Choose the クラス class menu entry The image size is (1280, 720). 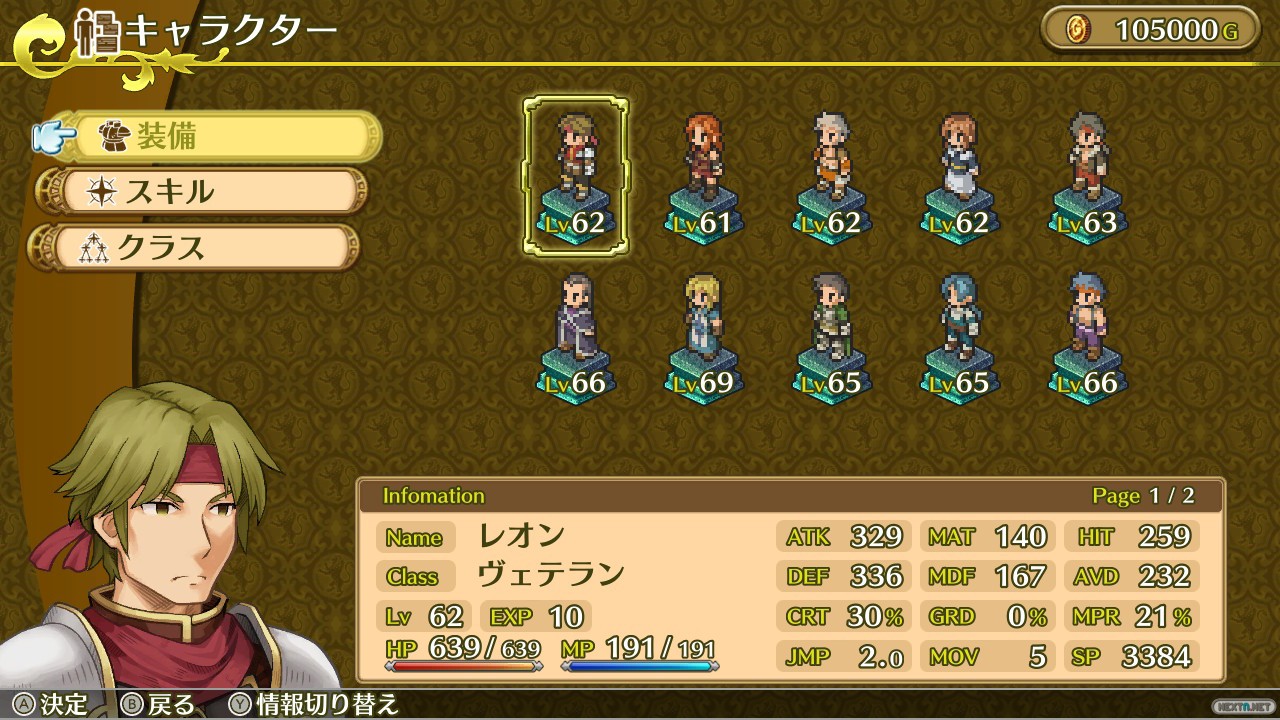pyautogui.click(x=200, y=247)
